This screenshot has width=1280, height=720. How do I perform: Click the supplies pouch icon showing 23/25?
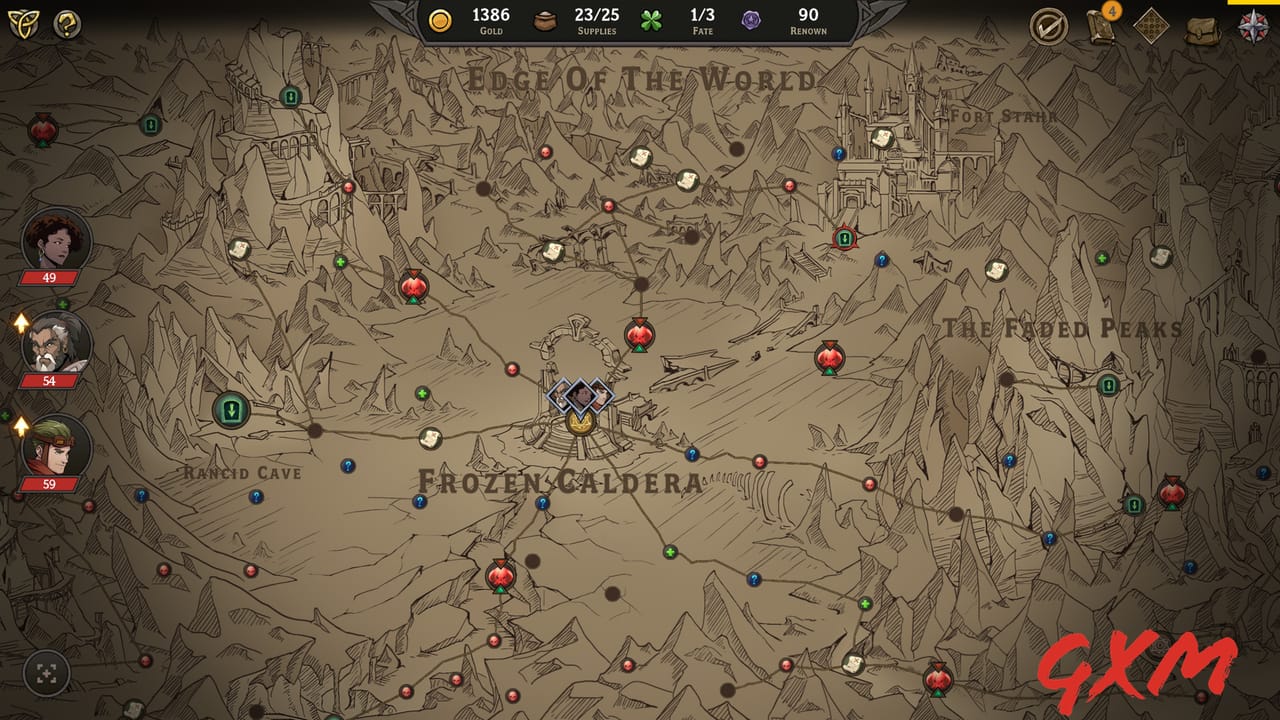click(543, 20)
